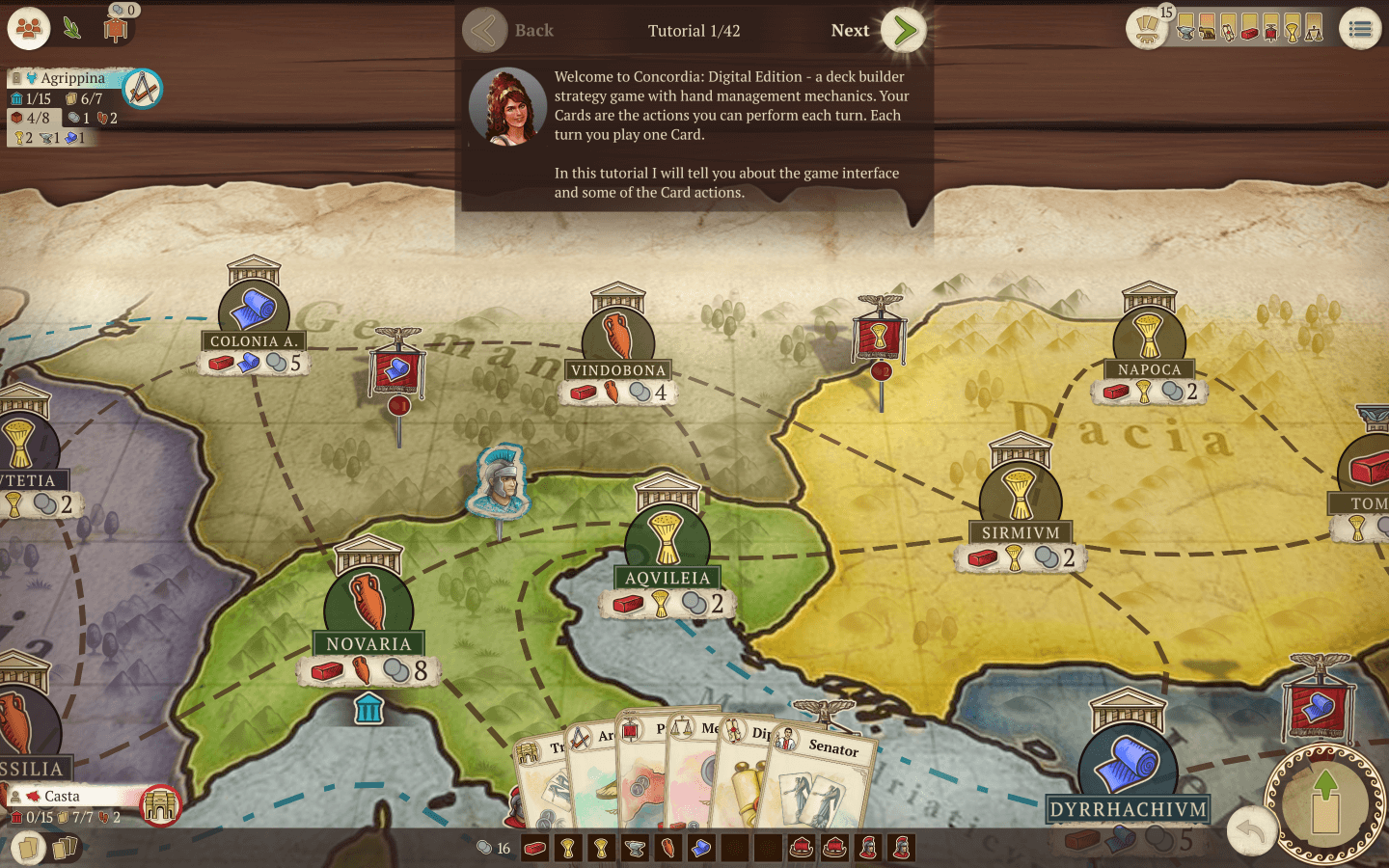Select the anvil tool storehouse slot
The width and height of the screenshot is (1389, 868).
pos(635,849)
